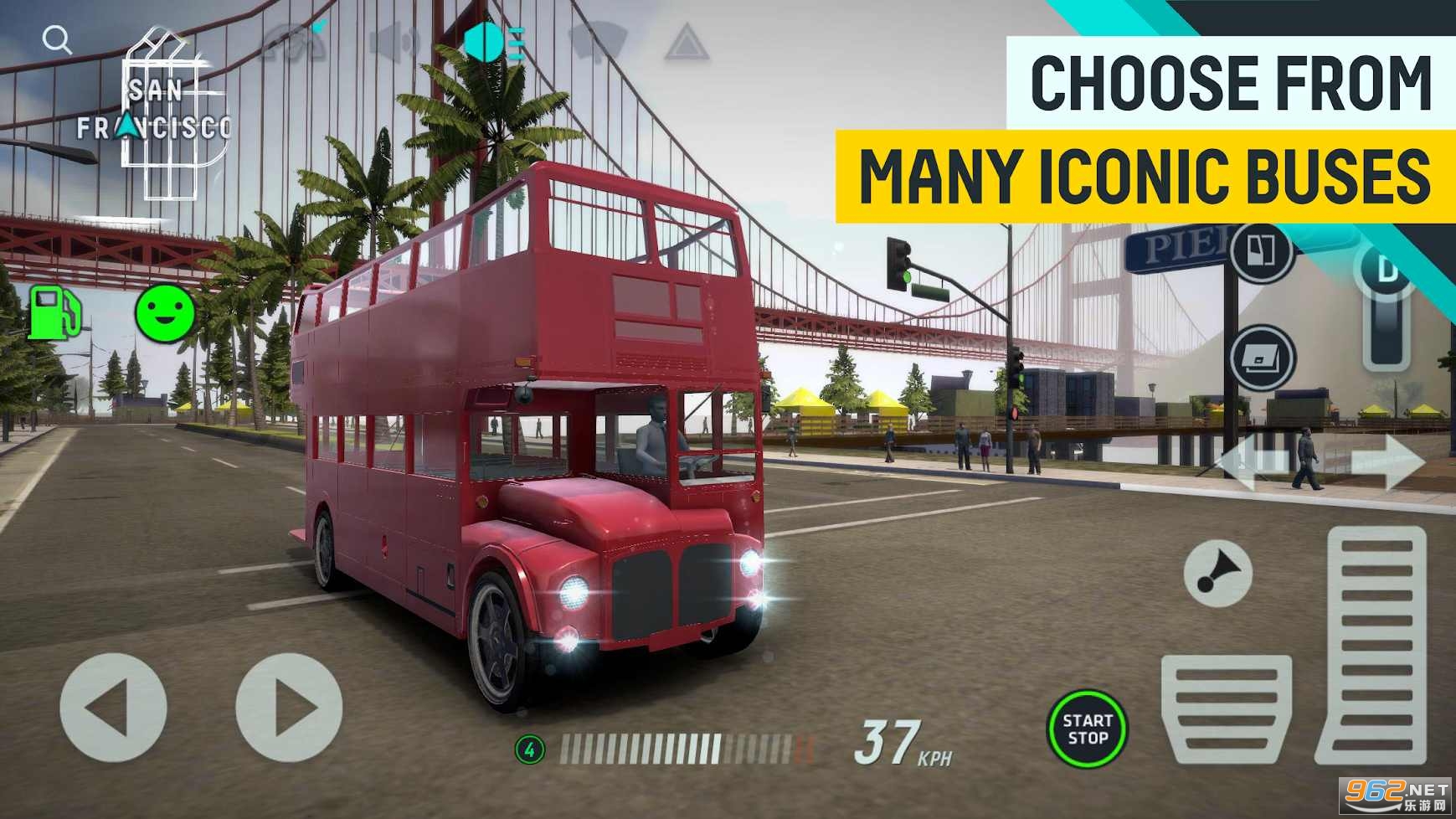Tap the brake pedal
This screenshot has height=819, width=1456.
[1226, 708]
